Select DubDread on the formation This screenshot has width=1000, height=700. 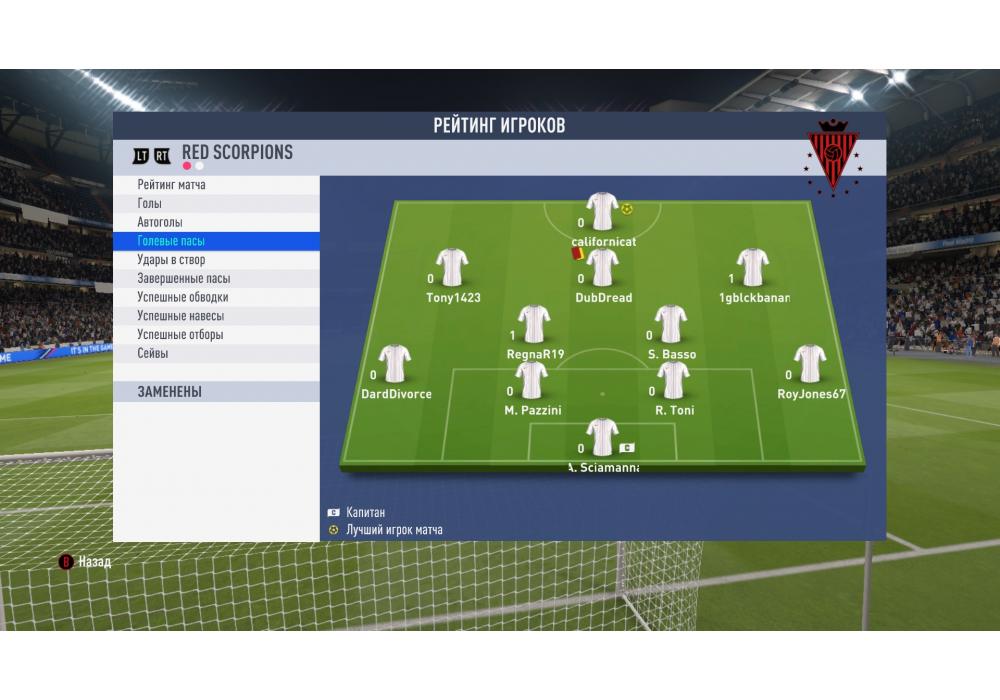(x=603, y=268)
